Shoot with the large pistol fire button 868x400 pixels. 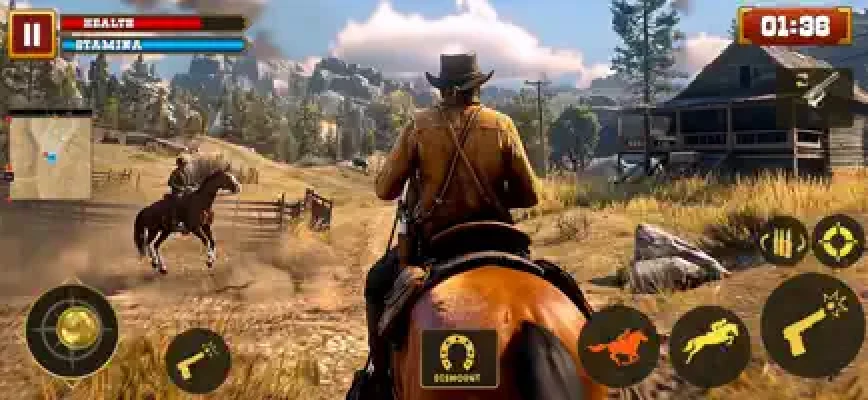(812, 325)
